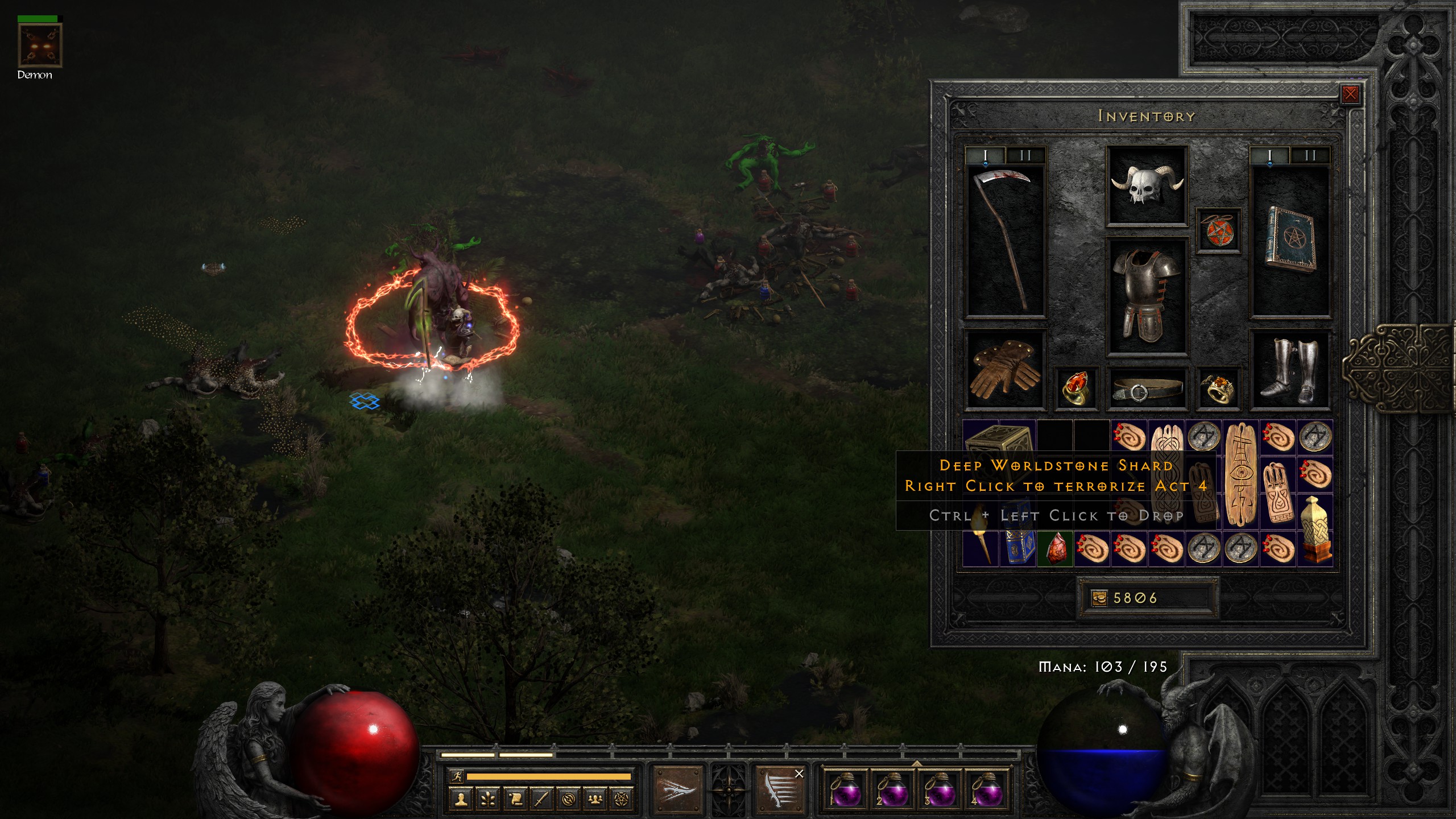The height and width of the screenshot is (819, 1456).
Task: Click the horned skull helmet slot
Action: pyautogui.click(x=1147, y=185)
